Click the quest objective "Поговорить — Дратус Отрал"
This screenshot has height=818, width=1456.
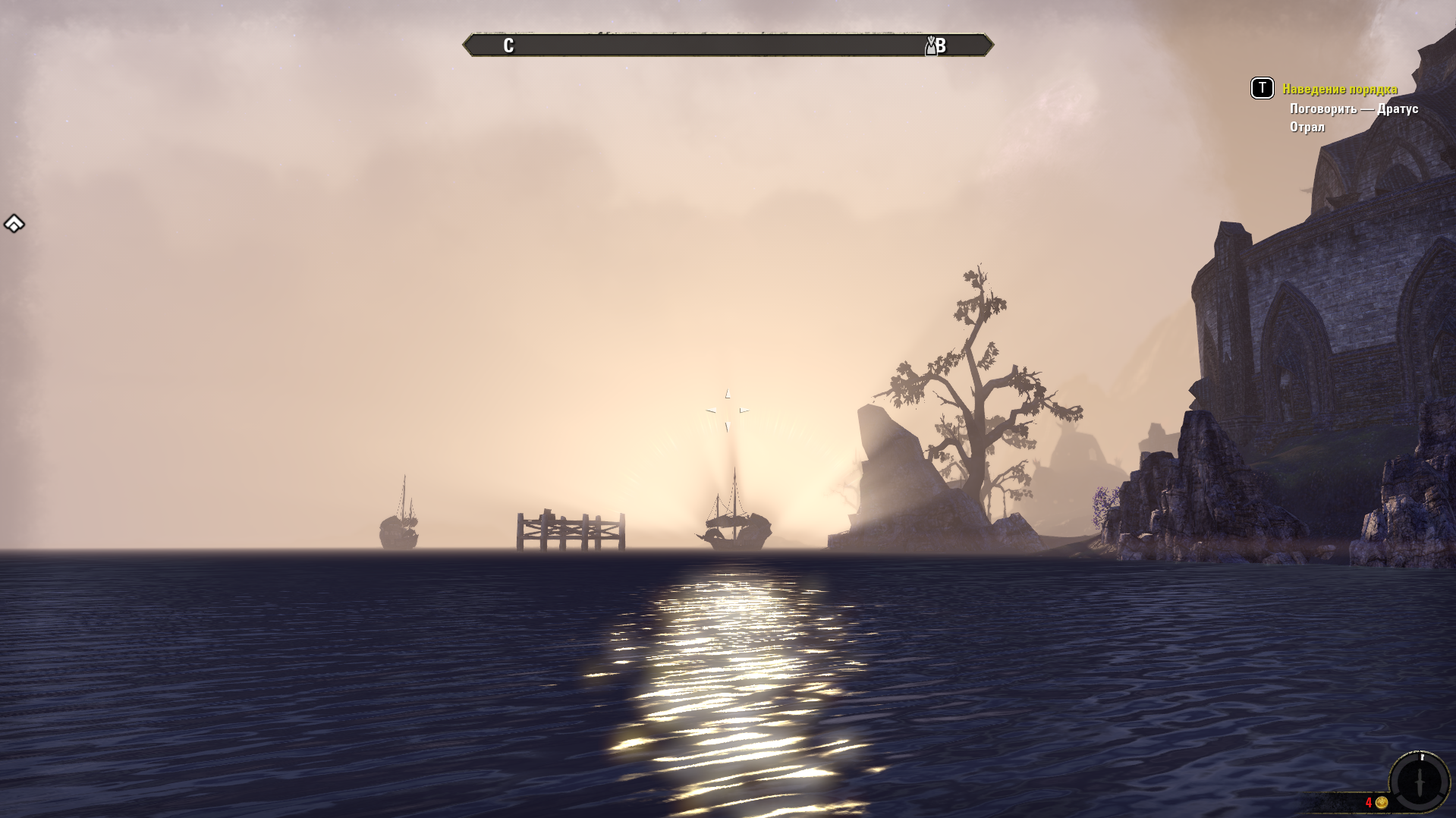coord(1353,118)
